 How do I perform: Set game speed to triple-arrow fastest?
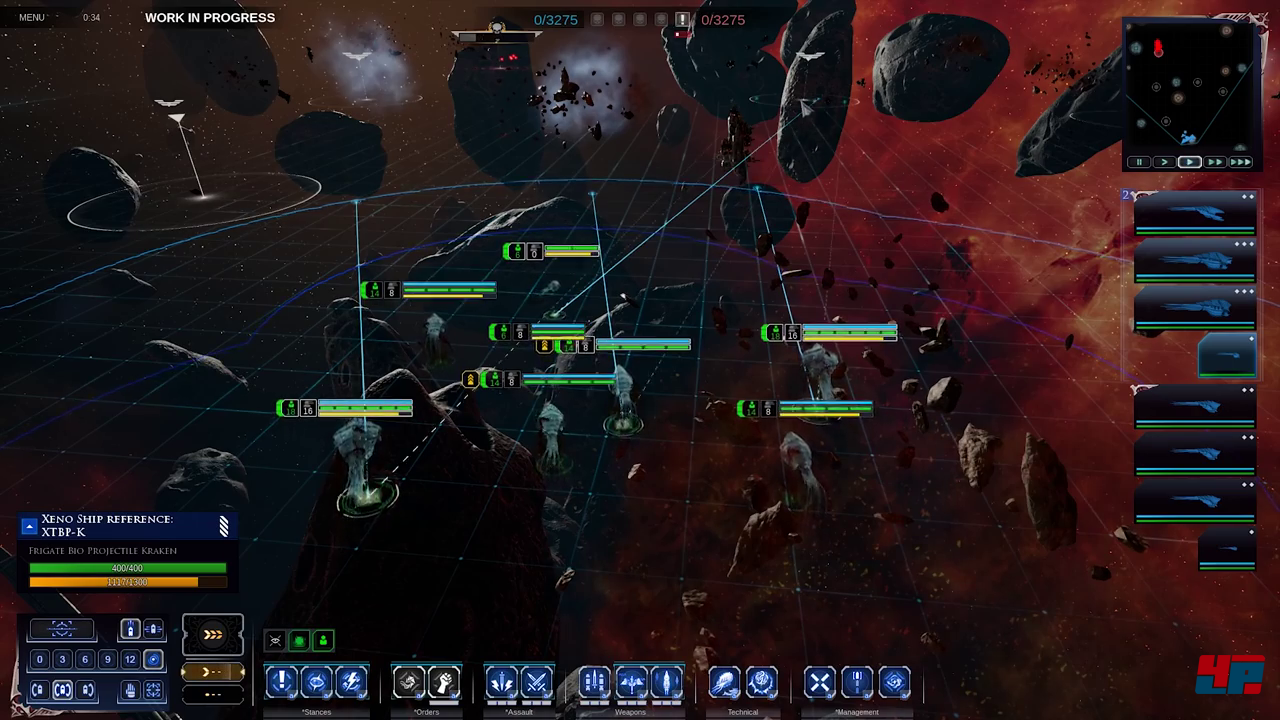click(x=1240, y=162)
